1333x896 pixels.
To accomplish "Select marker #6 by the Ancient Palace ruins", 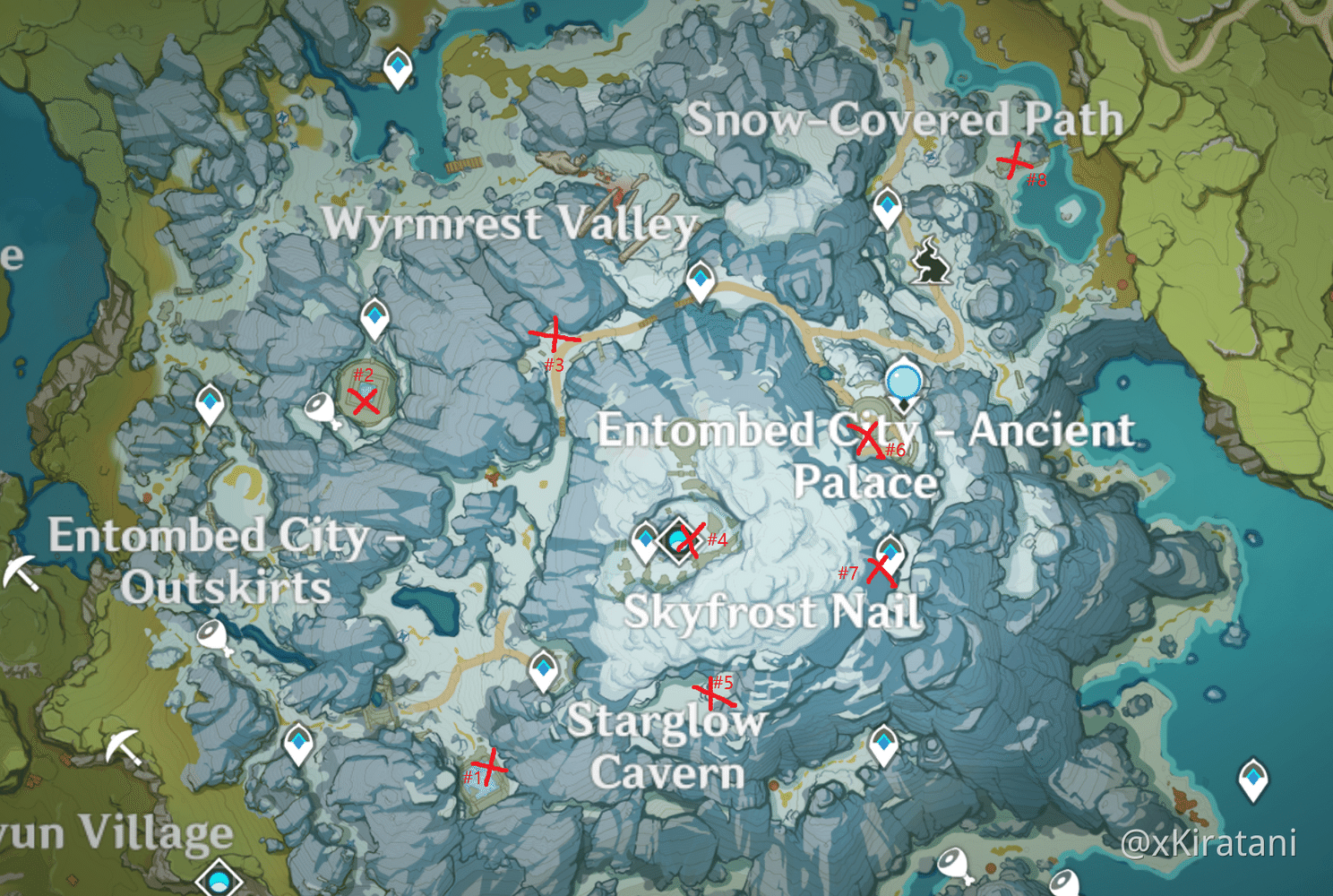I will pyautogui.click(x=866, y=438).
